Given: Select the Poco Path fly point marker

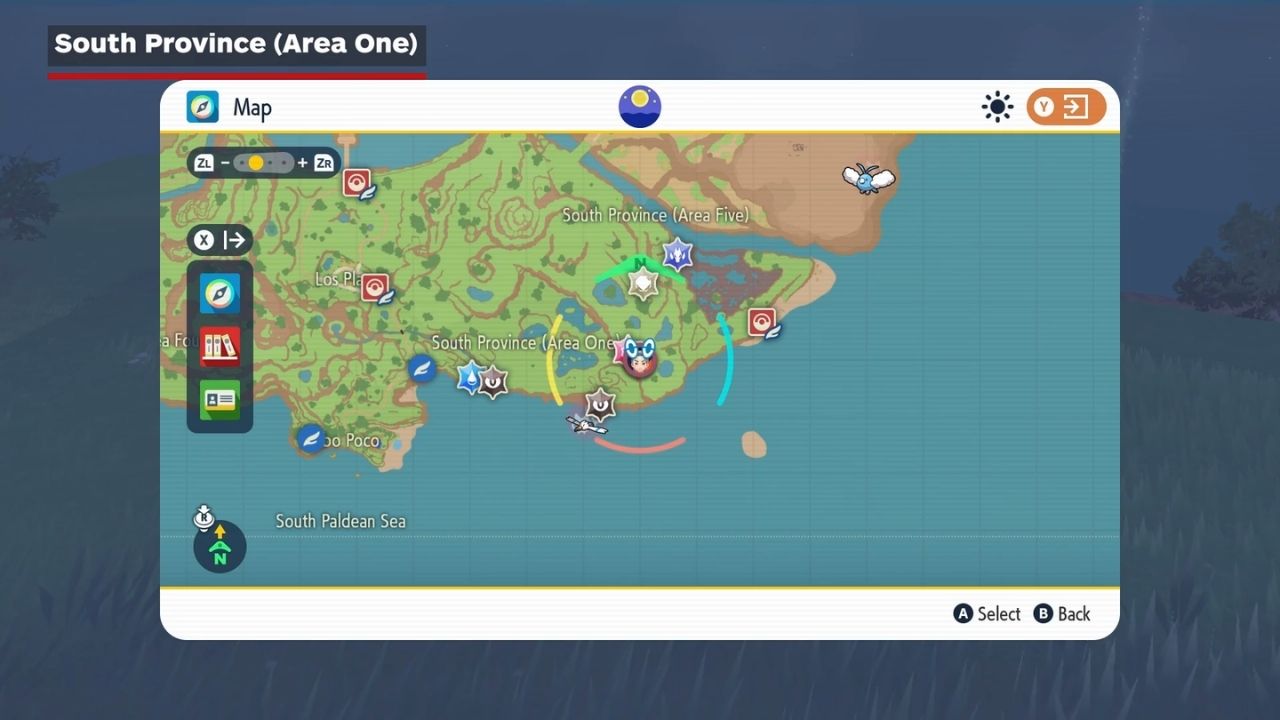Looking at the screenshot, I should tap(312, 438).
